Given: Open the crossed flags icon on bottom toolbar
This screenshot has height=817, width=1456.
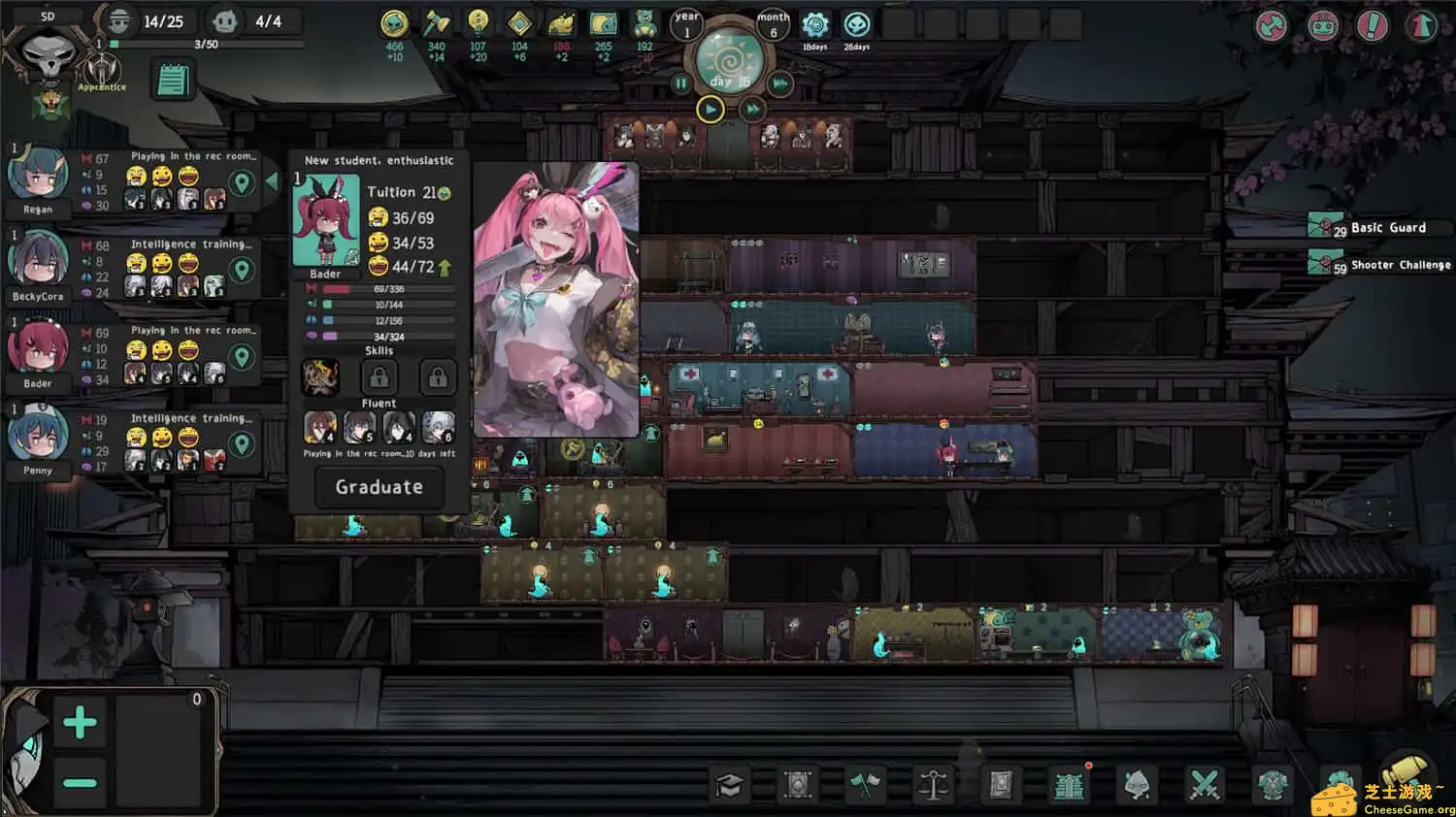Looking at the screenshot, I should [x=867, y=784].
